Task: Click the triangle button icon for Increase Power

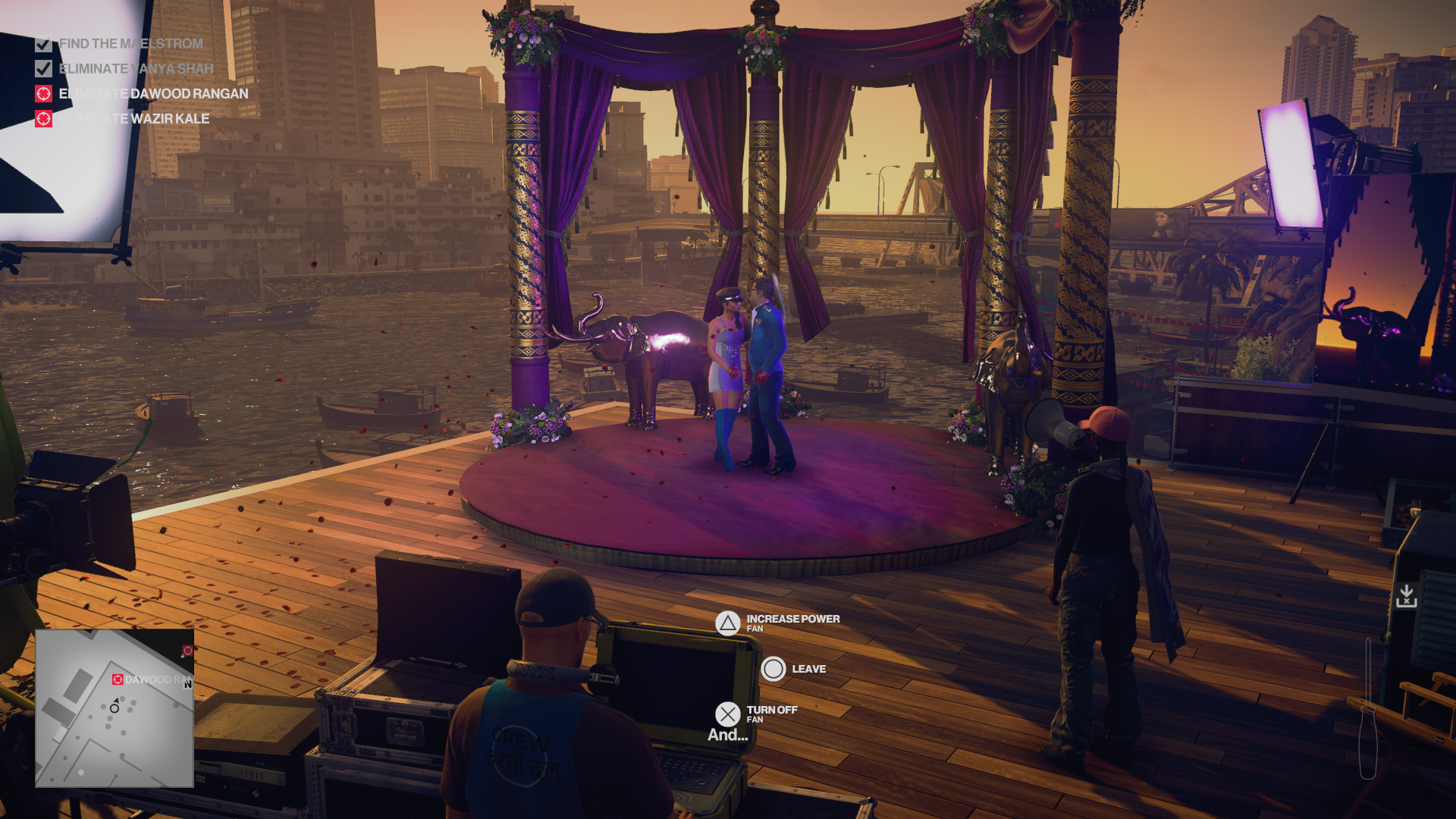Action: (x=729, y=623)
